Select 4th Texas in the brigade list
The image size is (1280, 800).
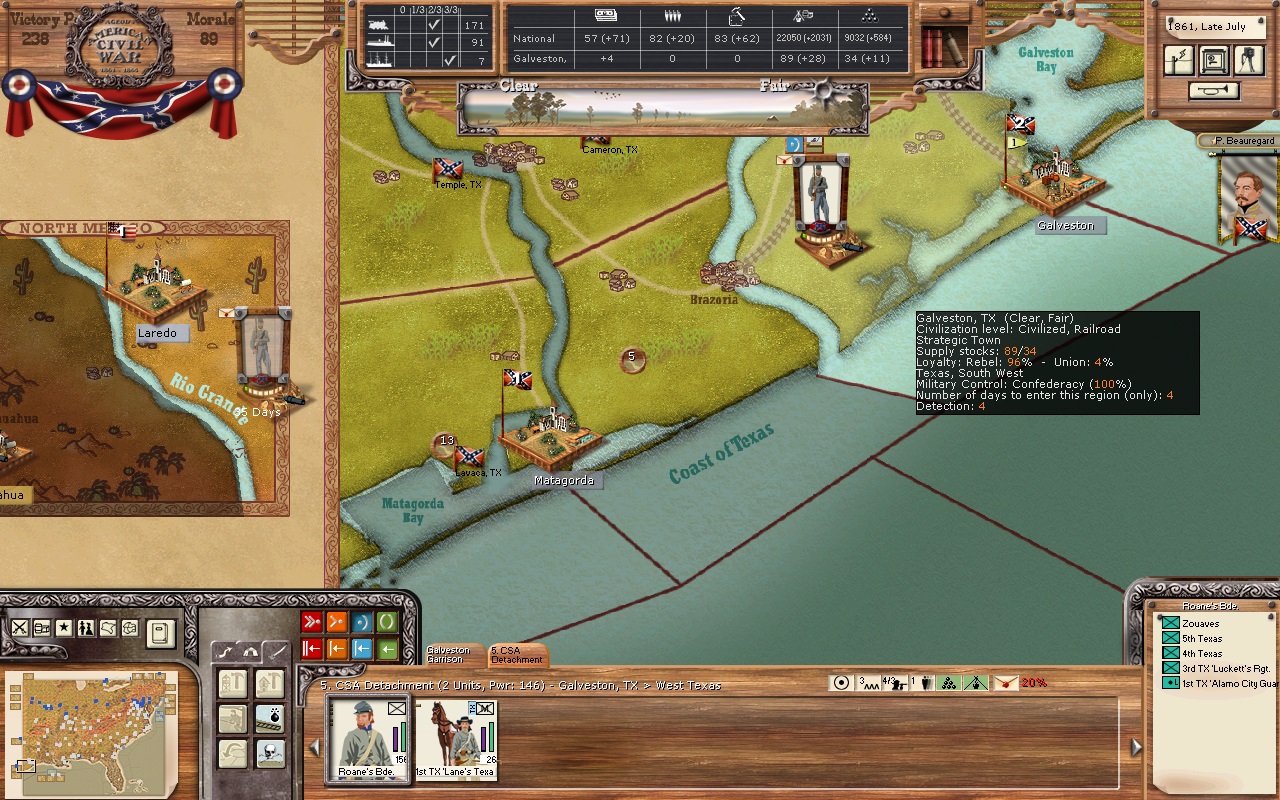[1201, 653]
